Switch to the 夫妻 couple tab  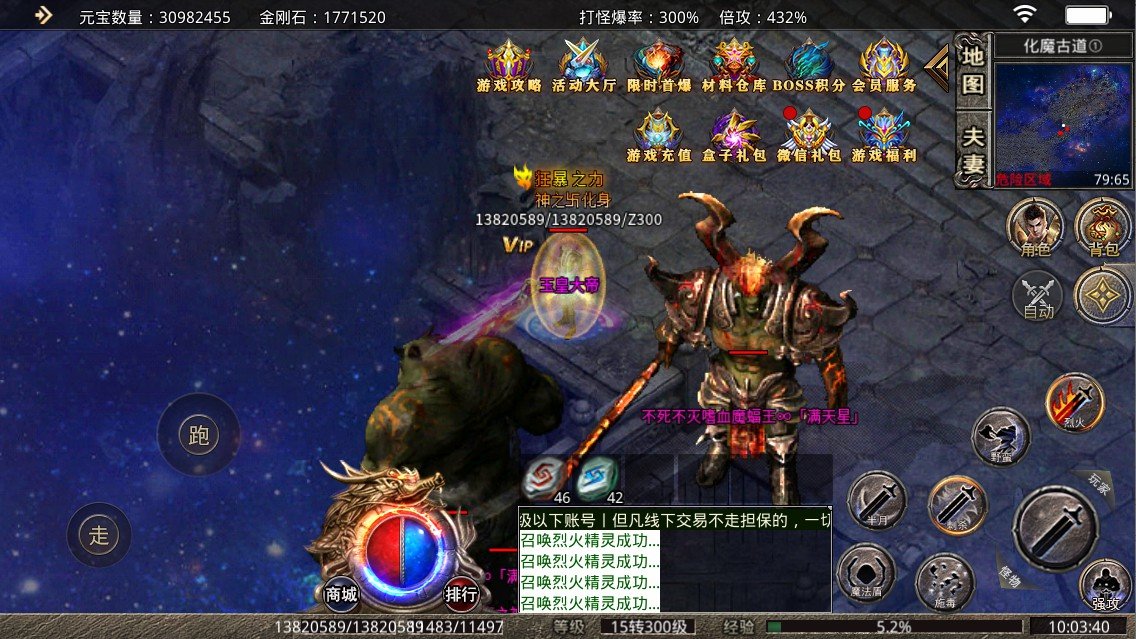[972, 150]
